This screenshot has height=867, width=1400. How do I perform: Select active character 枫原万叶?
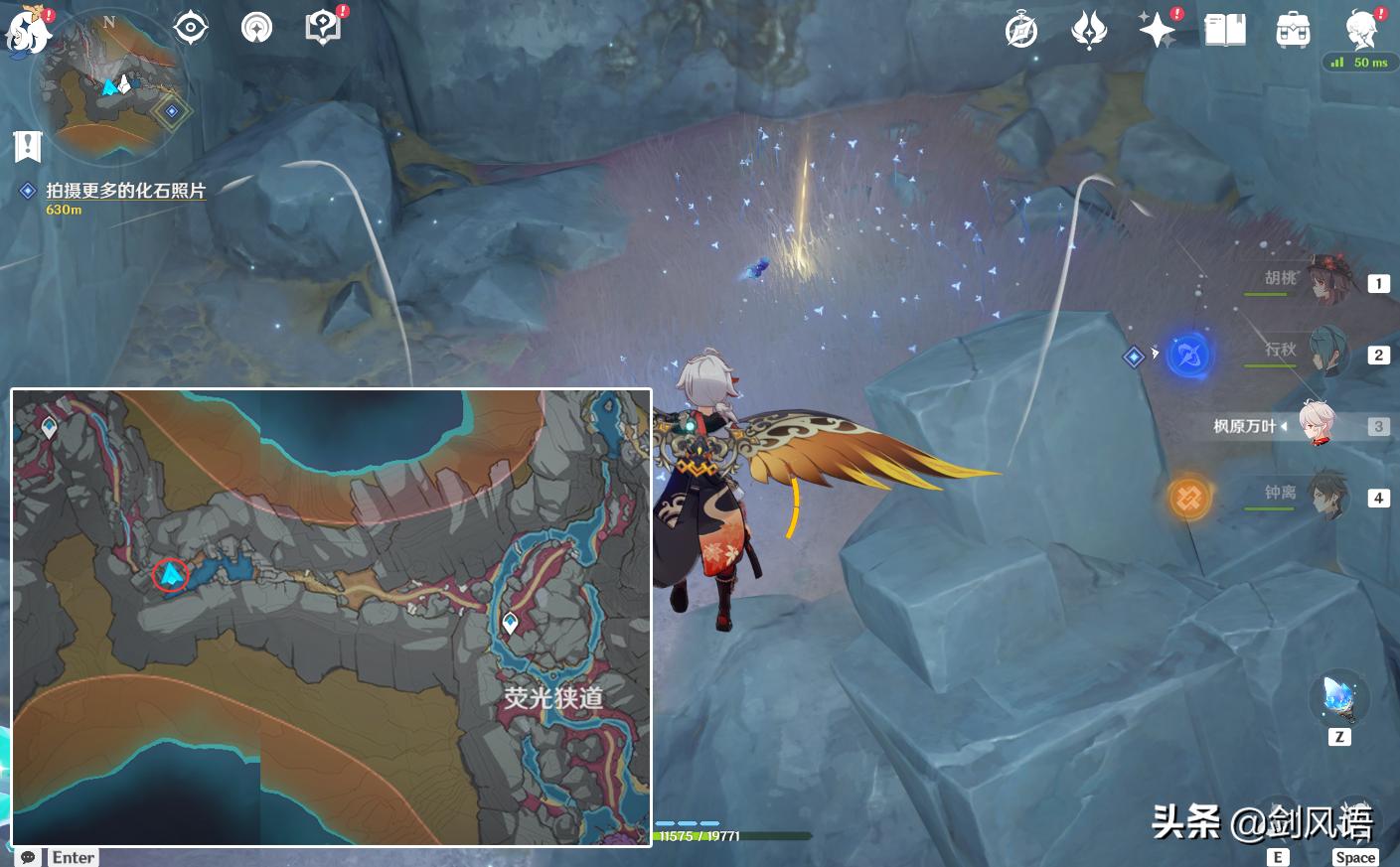(x=1317, y=426)
